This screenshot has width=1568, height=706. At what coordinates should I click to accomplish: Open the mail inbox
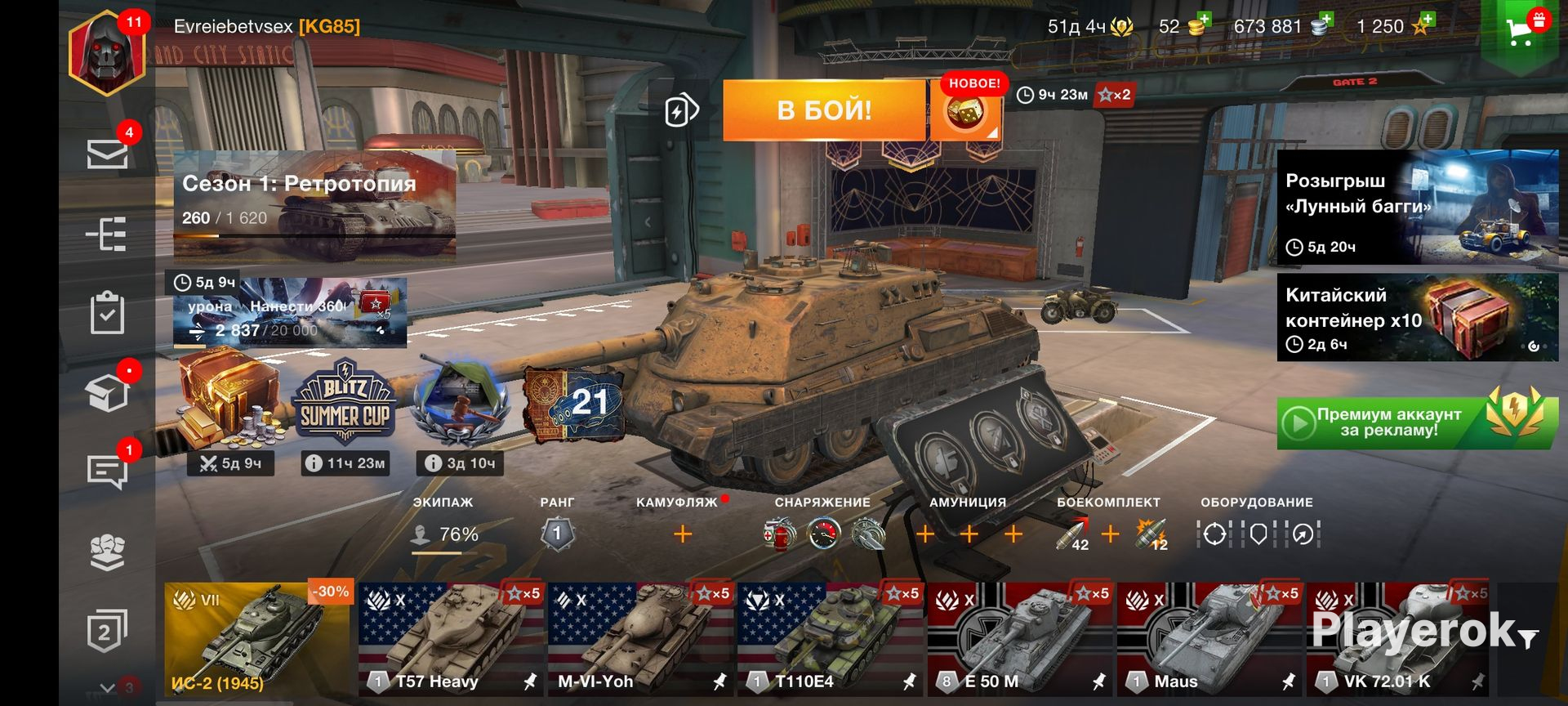tap(107, 154)
